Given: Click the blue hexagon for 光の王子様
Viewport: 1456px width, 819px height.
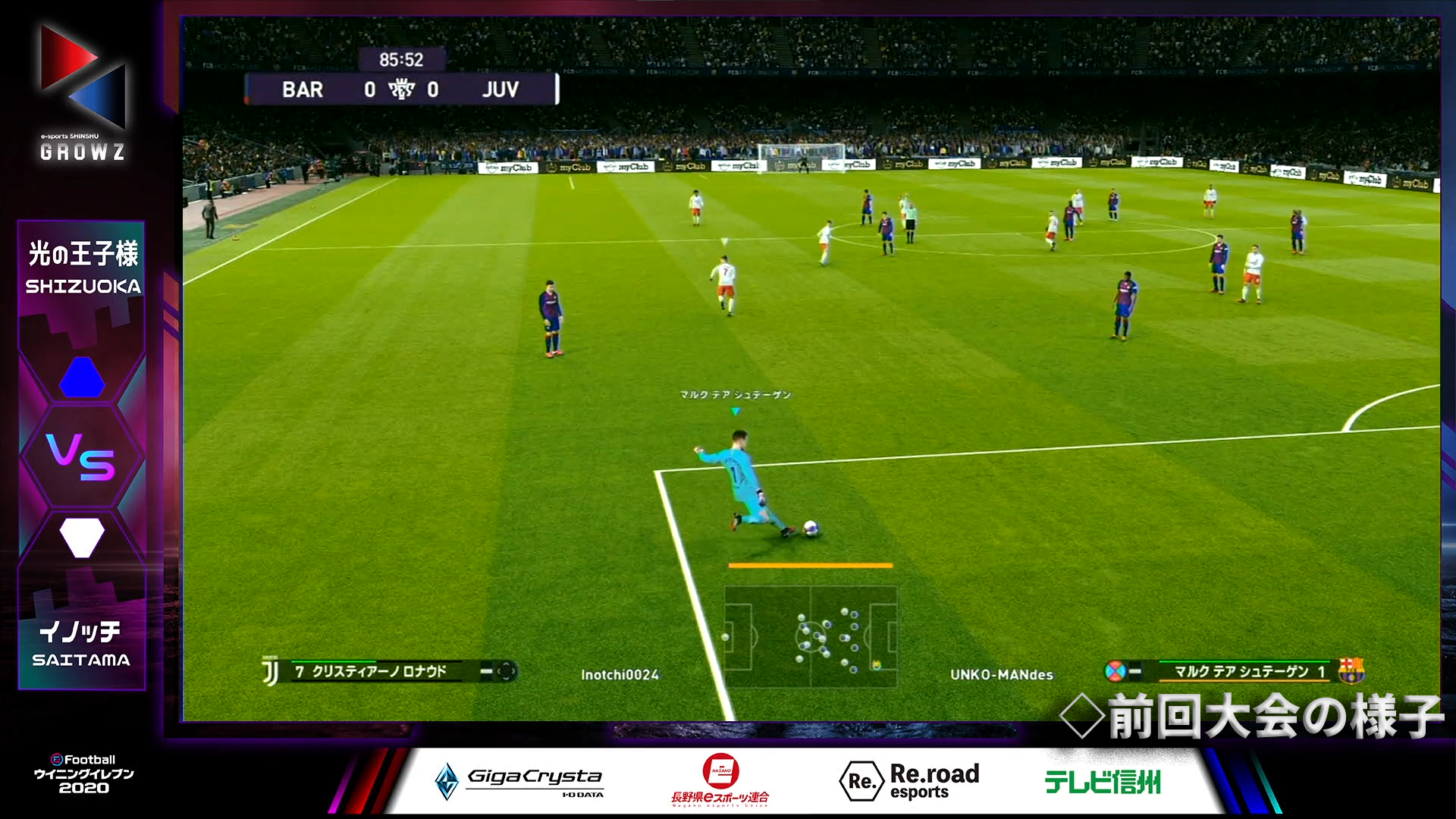Looking at the screenshot, I should (x=82, y=378).
